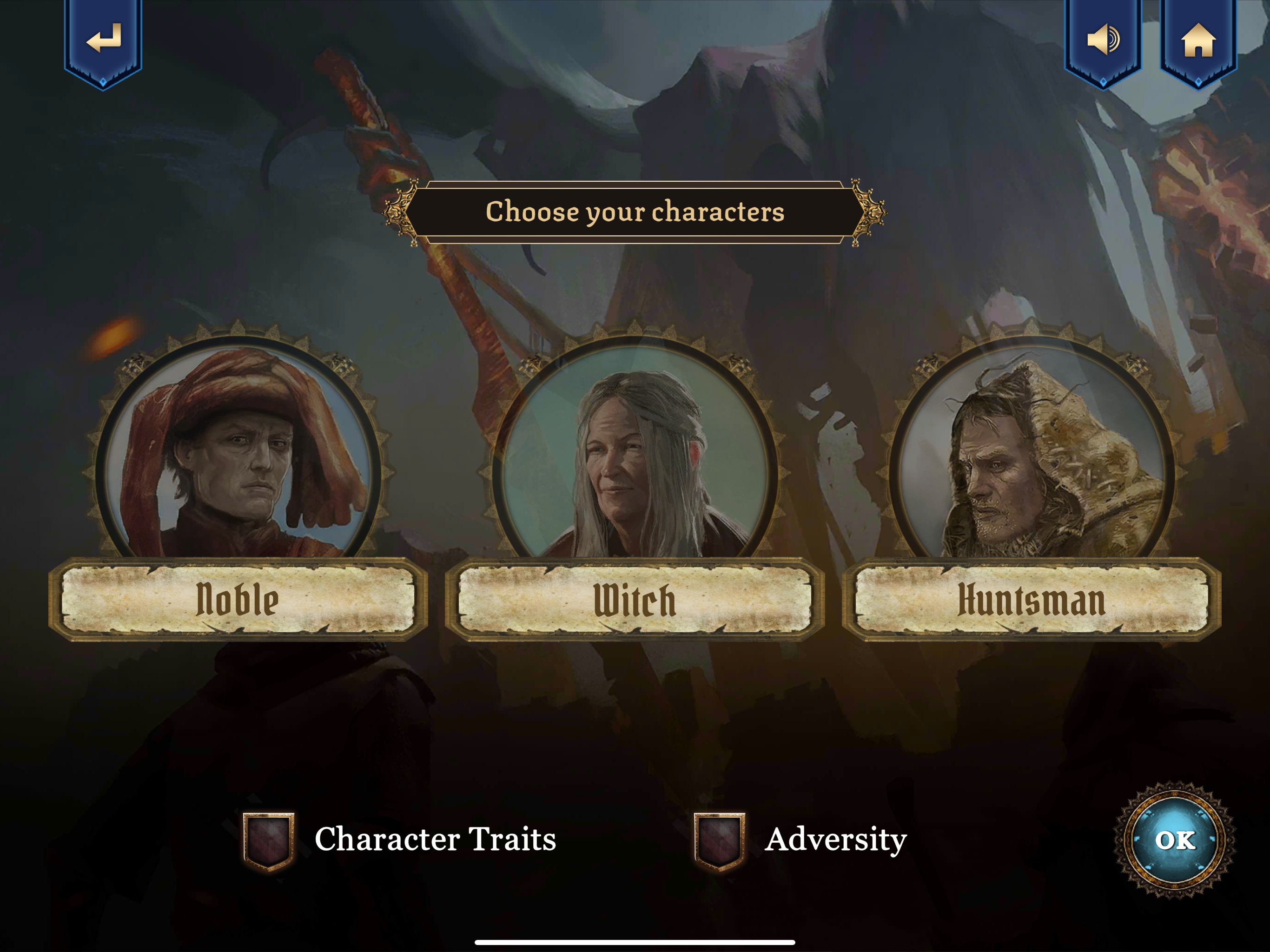The image size is (1270, 952).
Task: Confirm selection with the OK button
Action: [x=1175, y=840]
